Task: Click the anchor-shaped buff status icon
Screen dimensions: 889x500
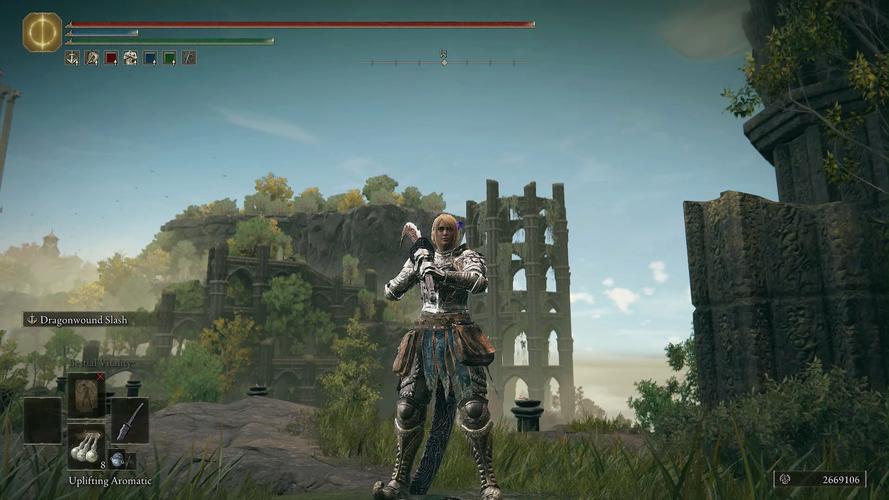Action: coord(72,58)
